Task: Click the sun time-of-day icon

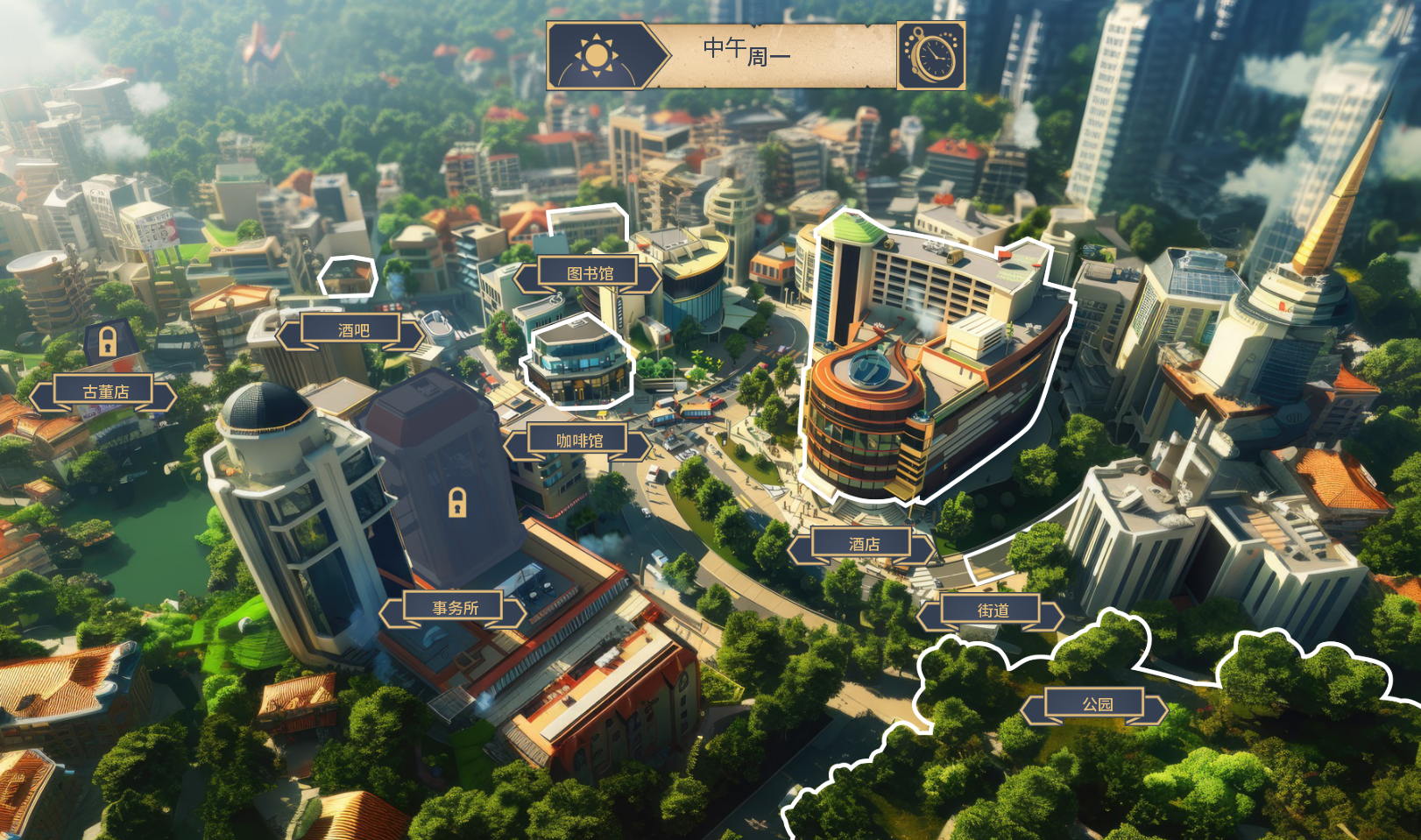Action: point(597,55)
